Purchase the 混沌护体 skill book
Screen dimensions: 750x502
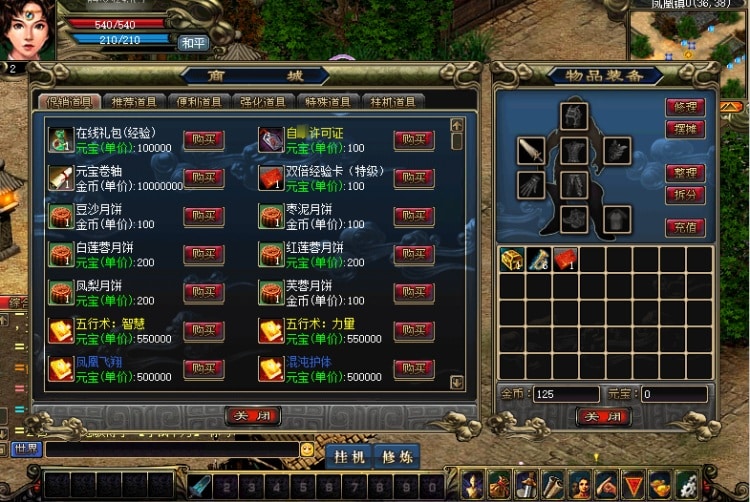pos(413,368)
